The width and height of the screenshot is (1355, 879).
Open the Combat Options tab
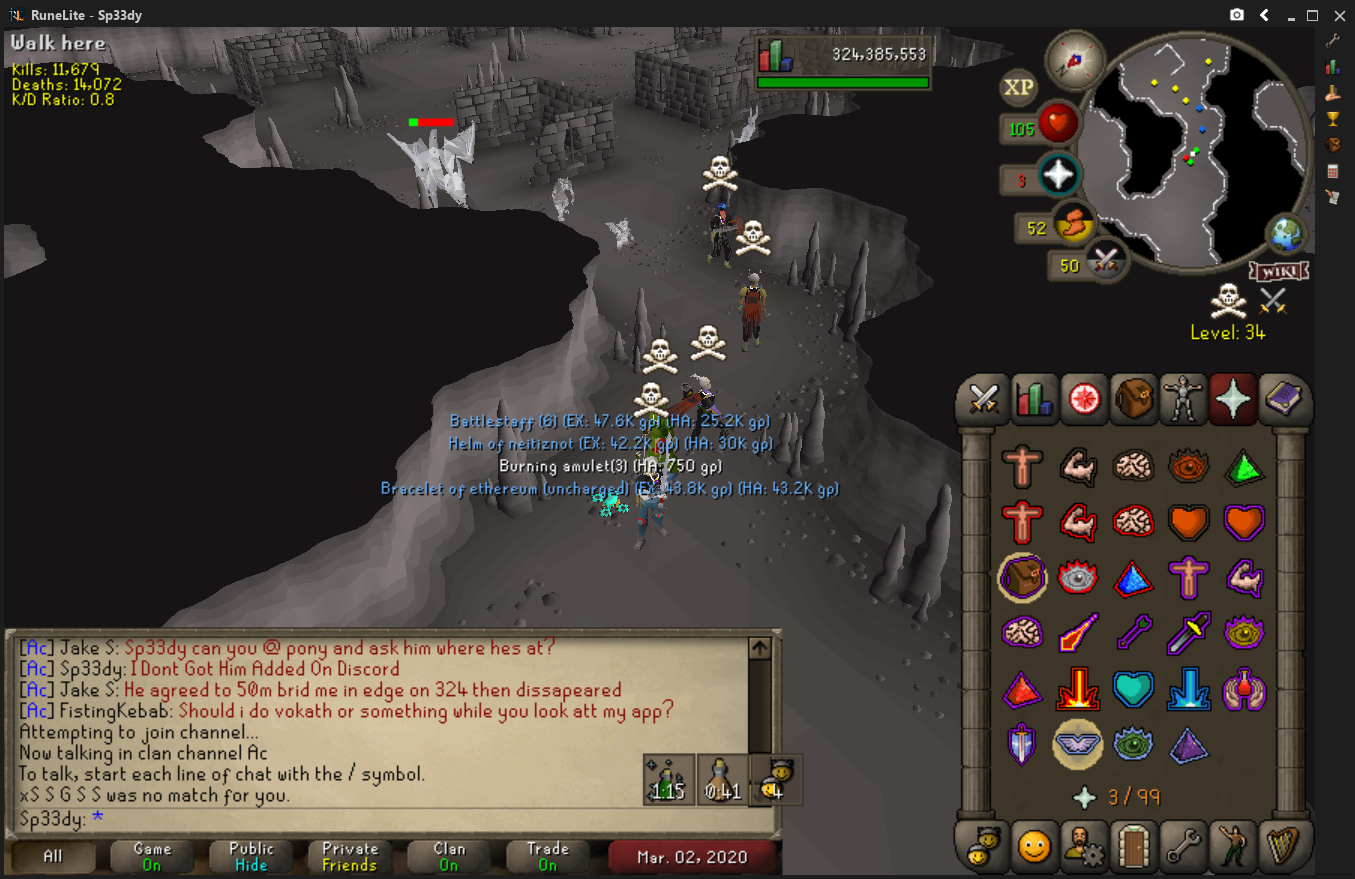click(x=985, y=400)
